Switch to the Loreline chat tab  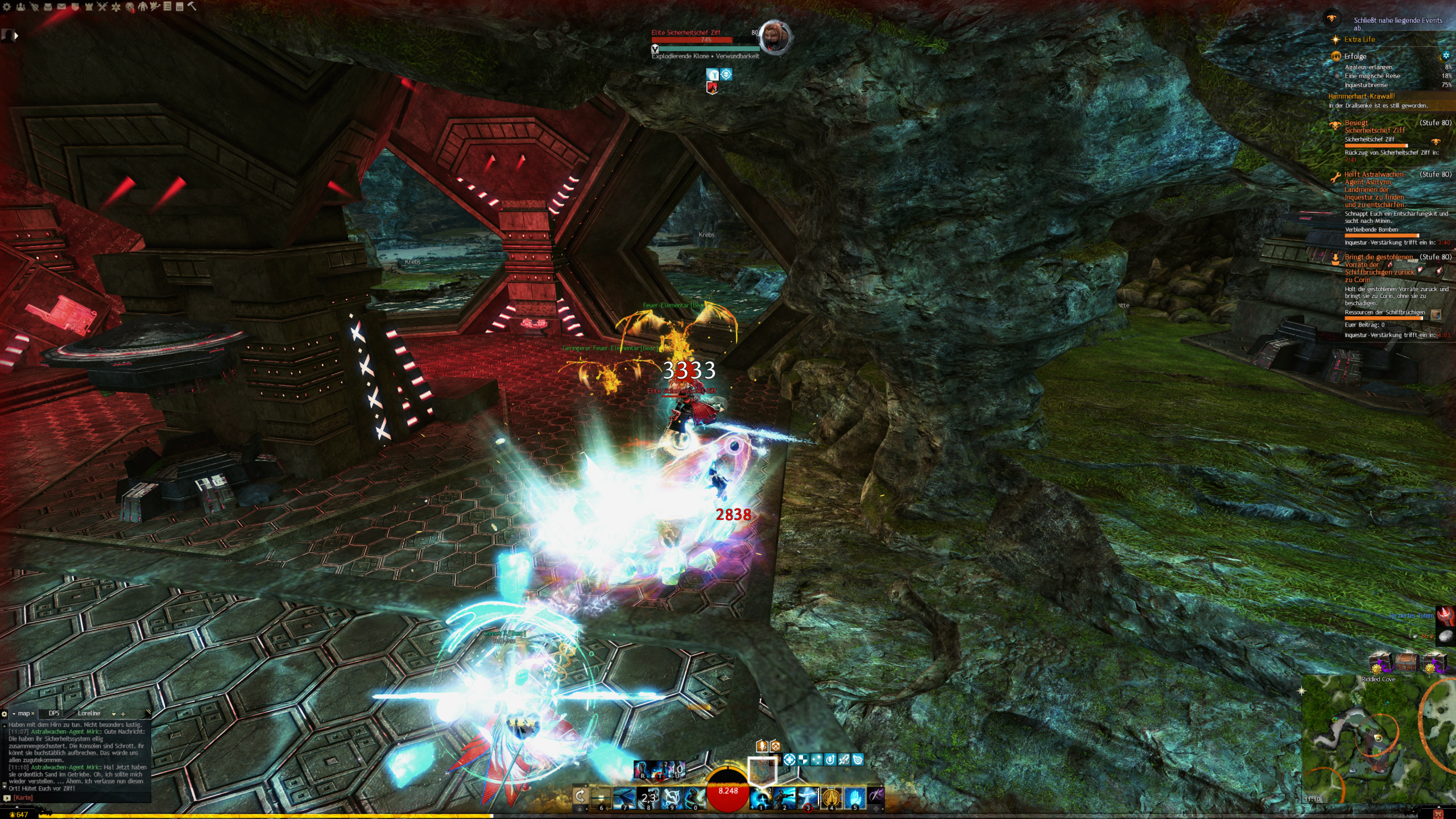[x=89, y=713]
